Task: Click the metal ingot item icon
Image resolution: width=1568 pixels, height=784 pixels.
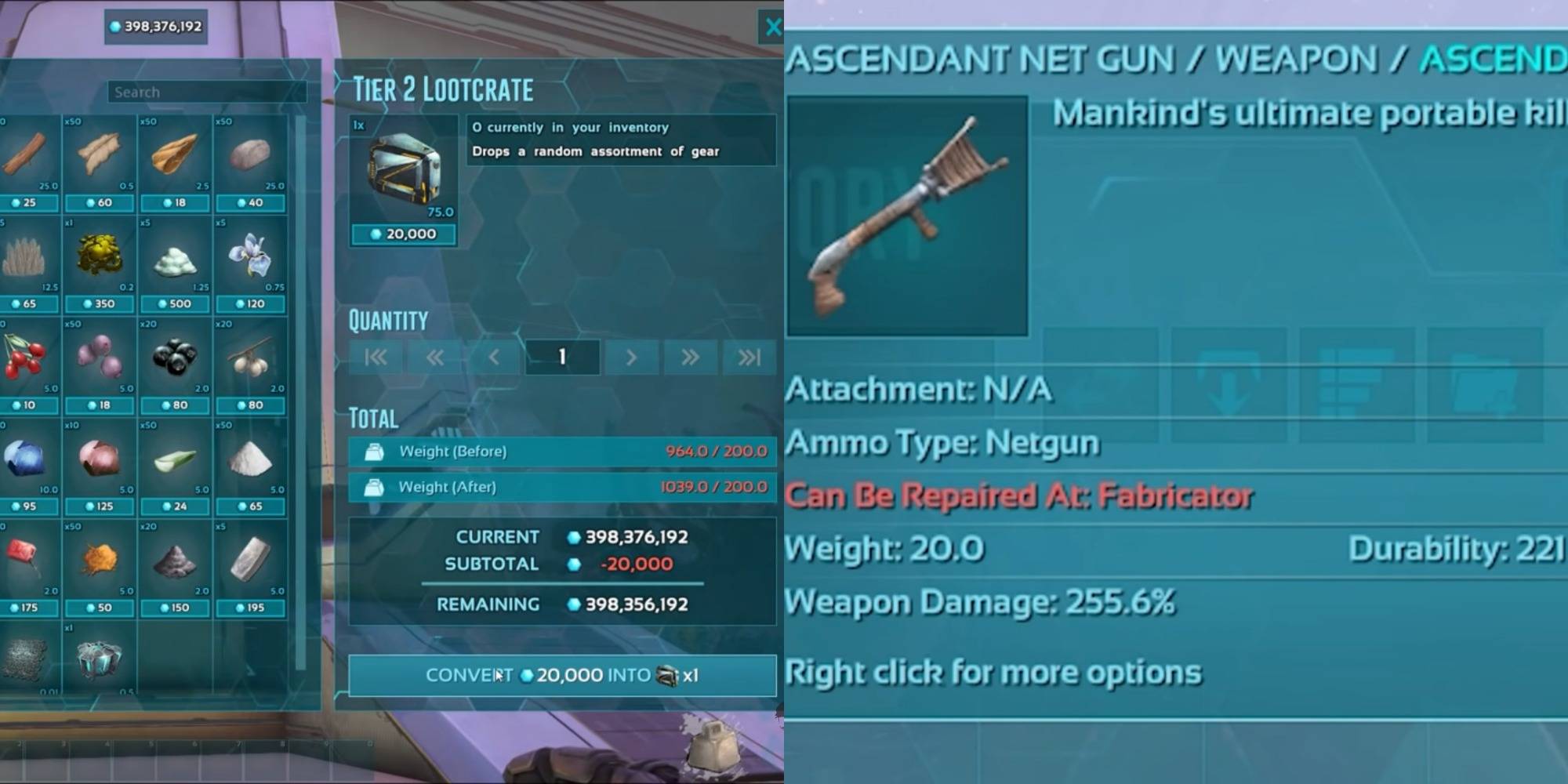Action: 249,557
